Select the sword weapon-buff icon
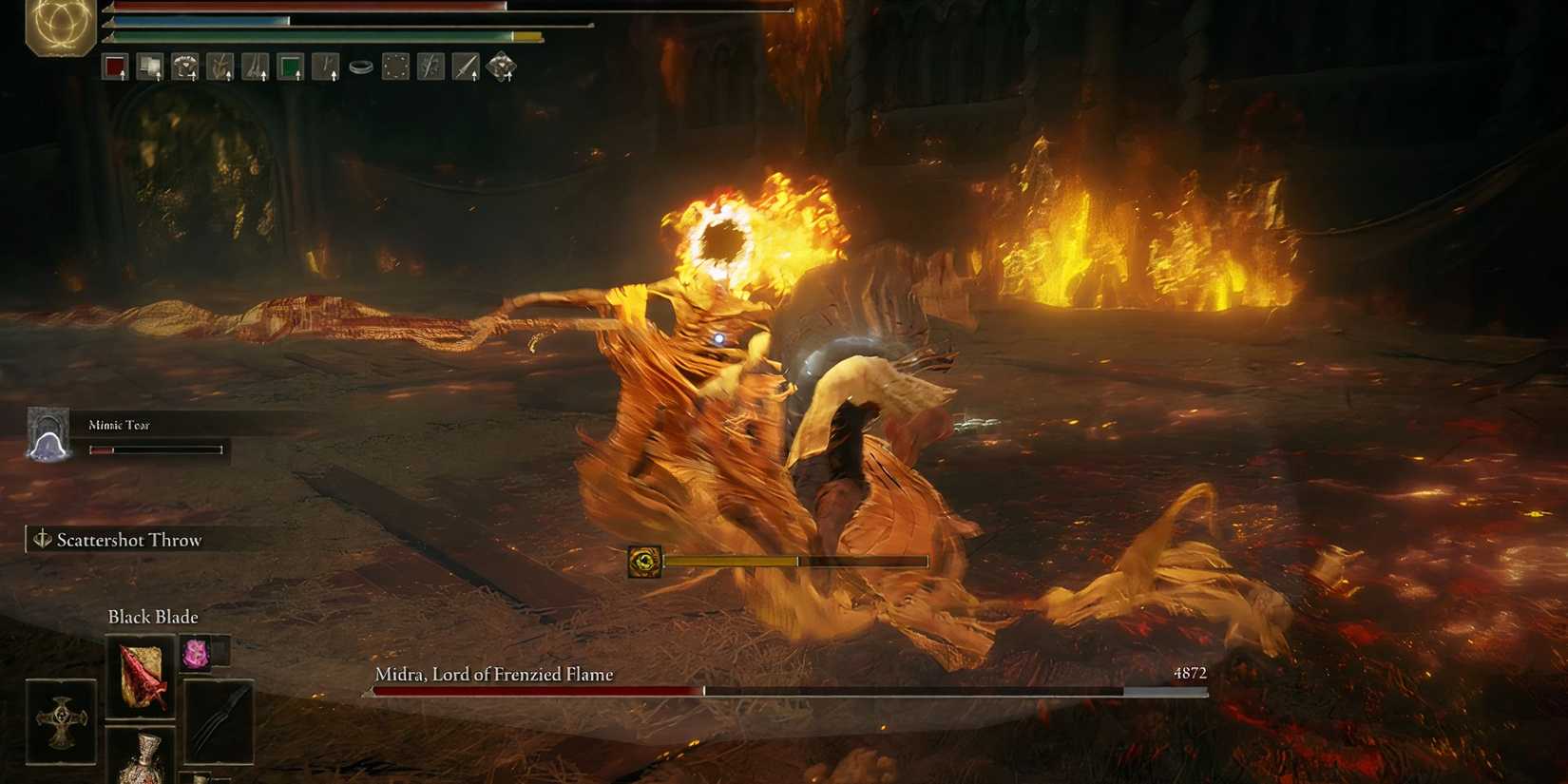This screenshot has height=784, width=1568. tap(466, 65)
